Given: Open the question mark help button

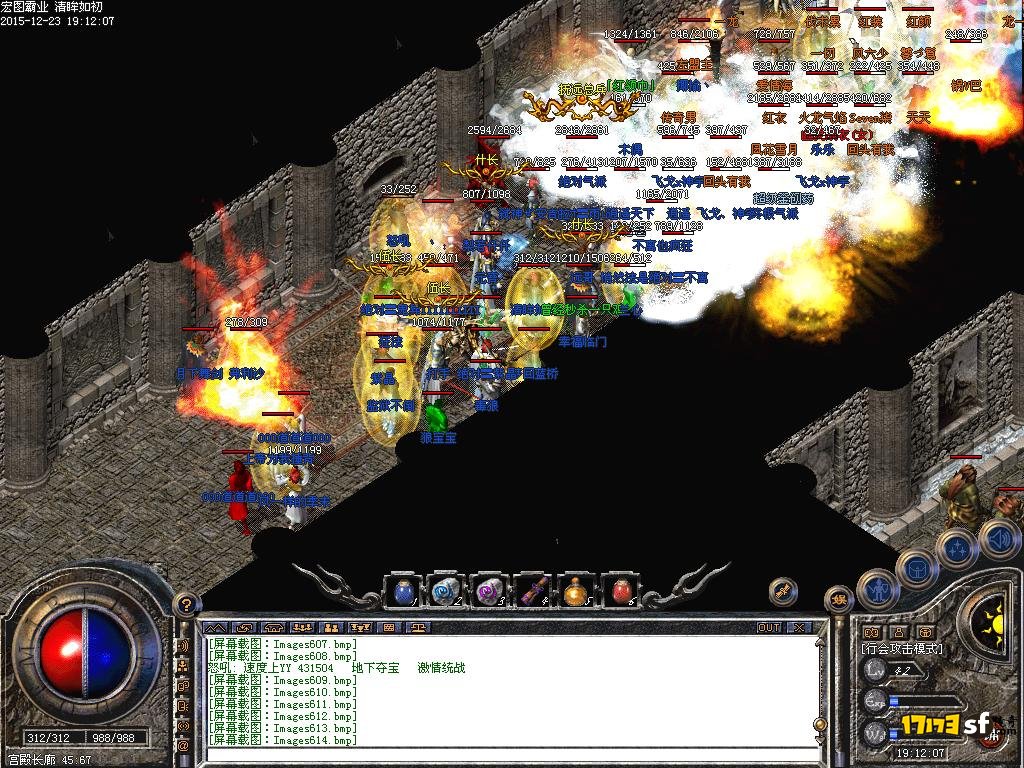Looking at the screenshot, I should click(185, 605).
